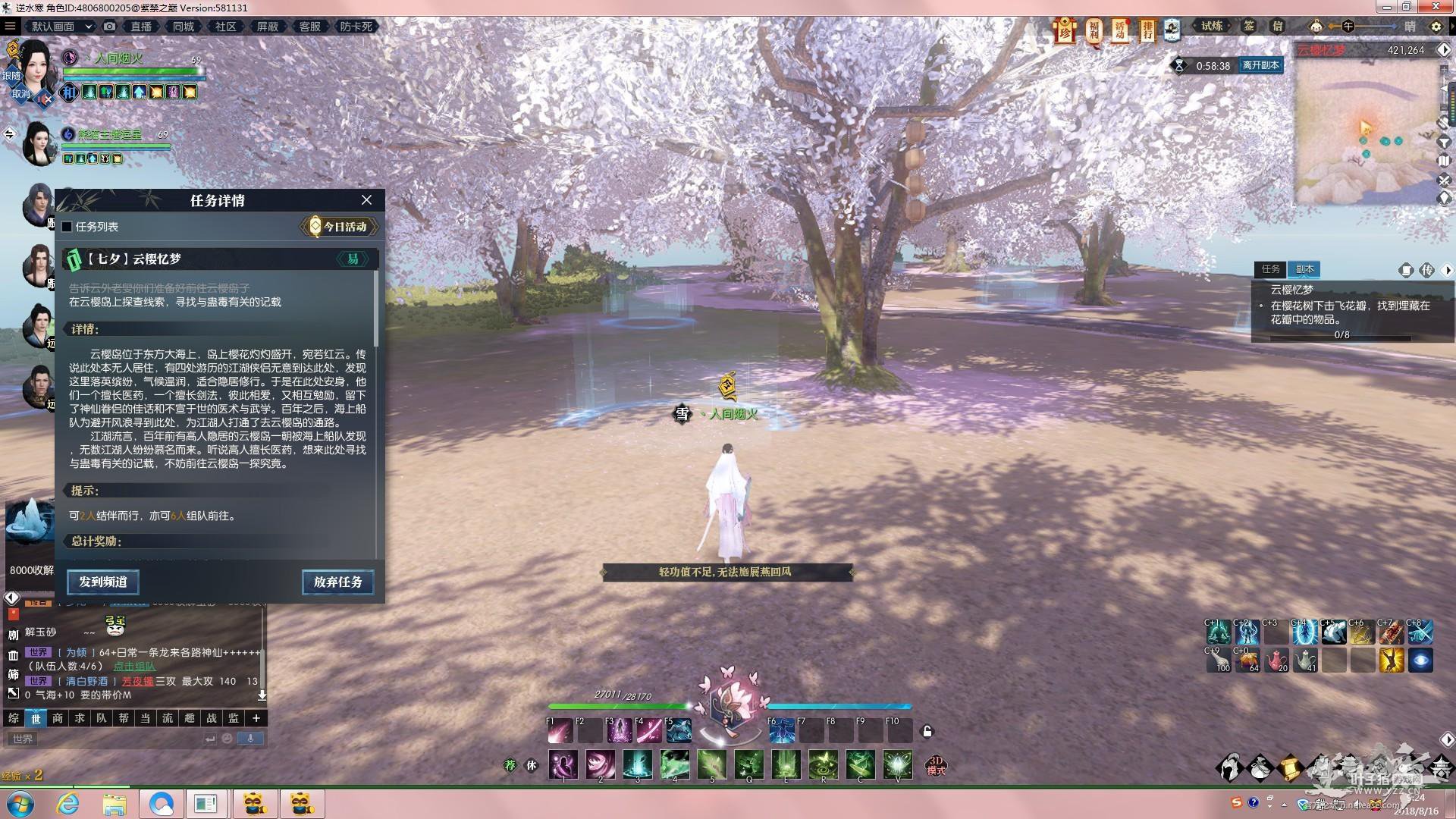
Task: Open the 默认画面 view dropdown
Action: [61, 27]
